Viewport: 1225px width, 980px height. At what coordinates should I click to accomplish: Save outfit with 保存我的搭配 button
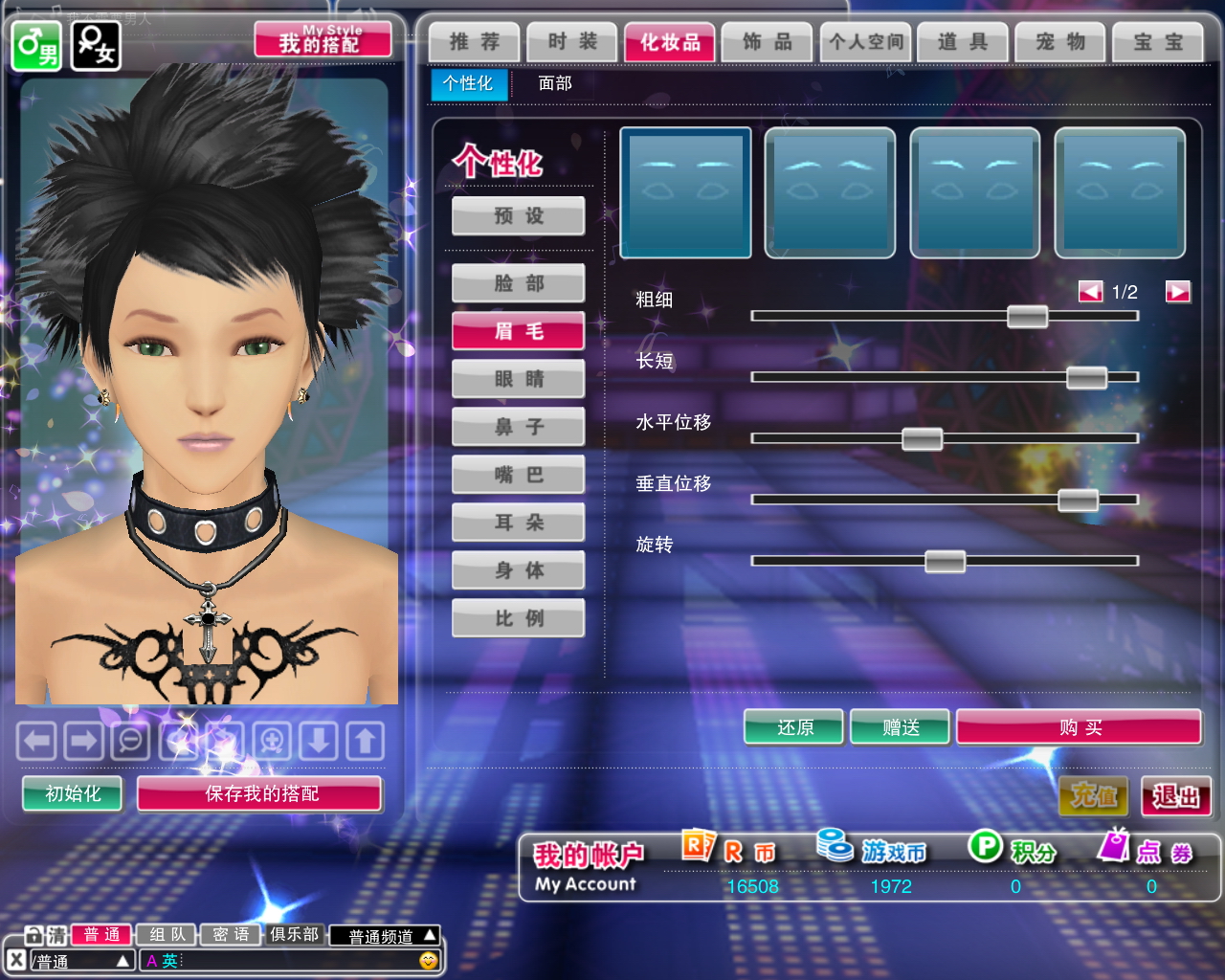point(260,793)
